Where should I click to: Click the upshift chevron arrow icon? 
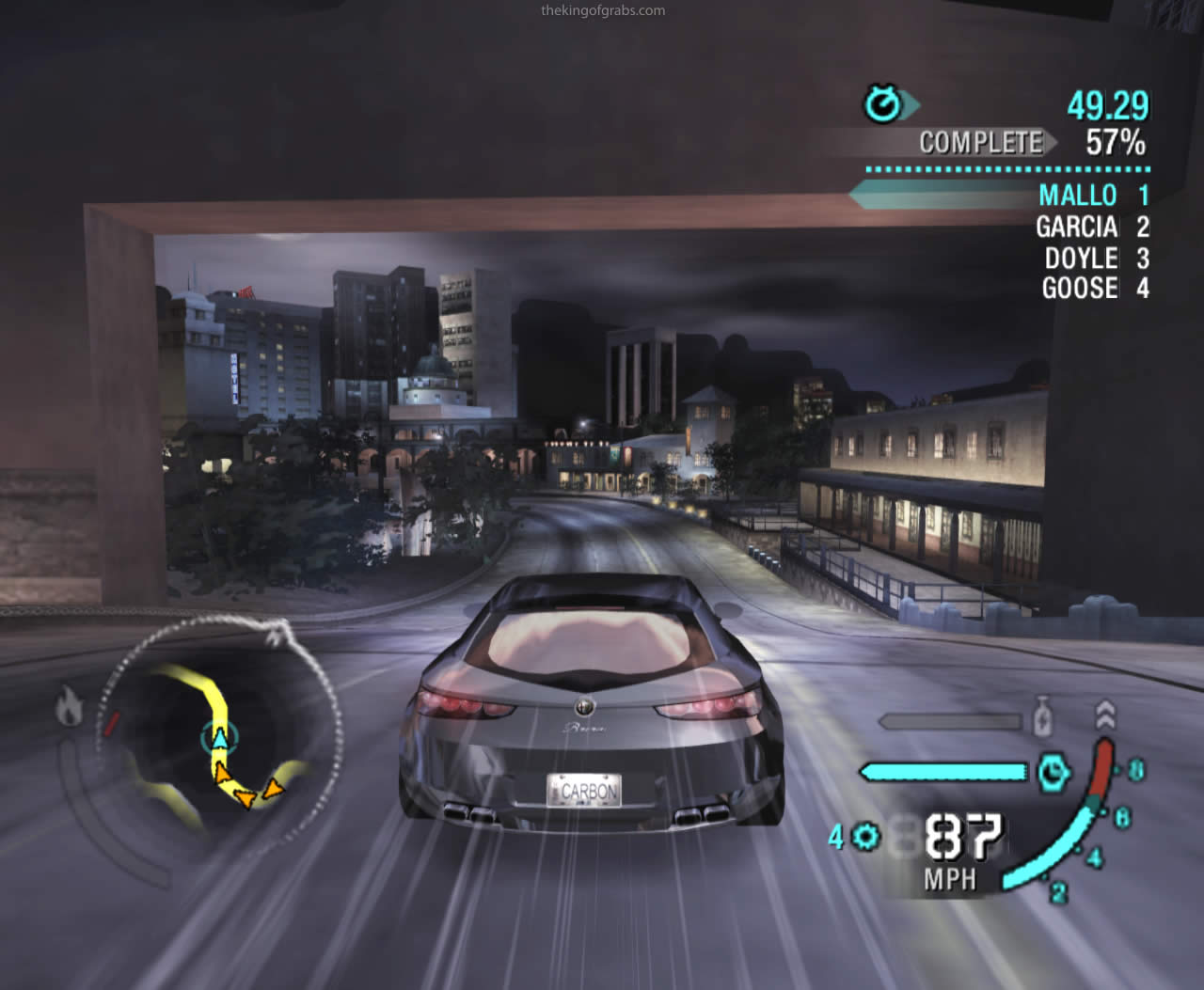coord(1105,715)
